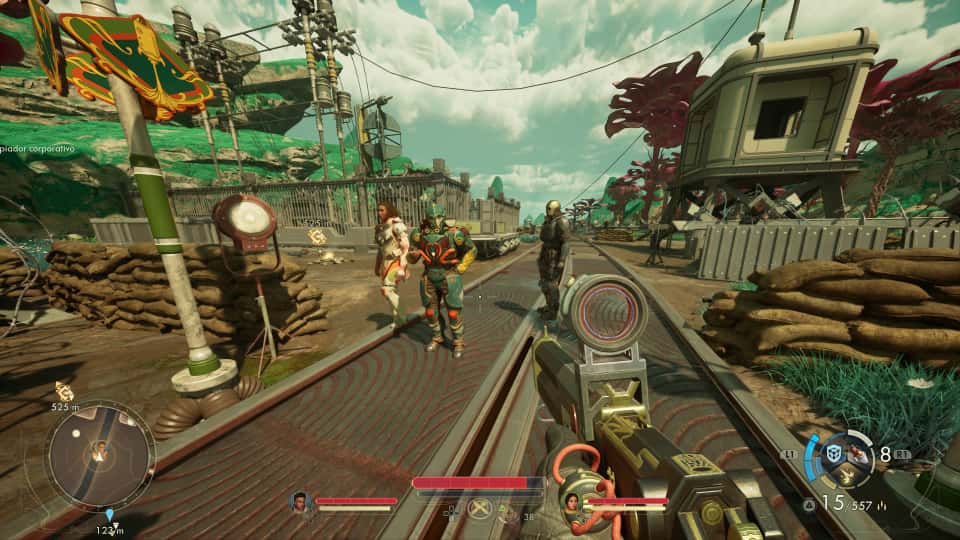Open the circular minimap
The image size is (960, 540).
tap(100, 455)
